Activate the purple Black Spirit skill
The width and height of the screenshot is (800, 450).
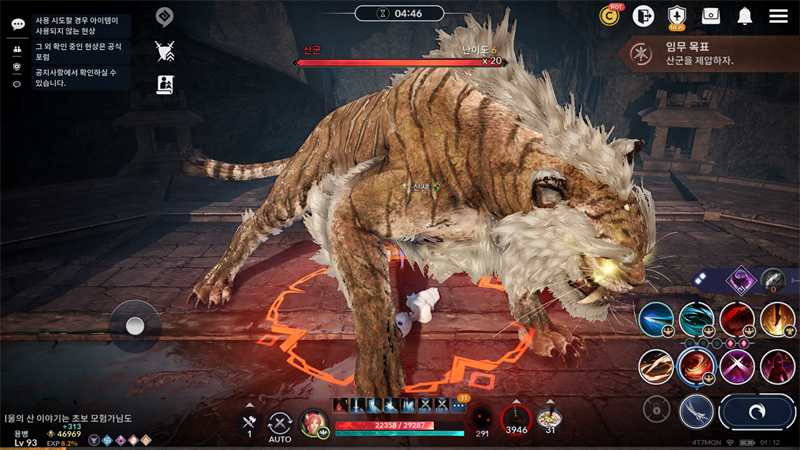(x=741, y=281)
